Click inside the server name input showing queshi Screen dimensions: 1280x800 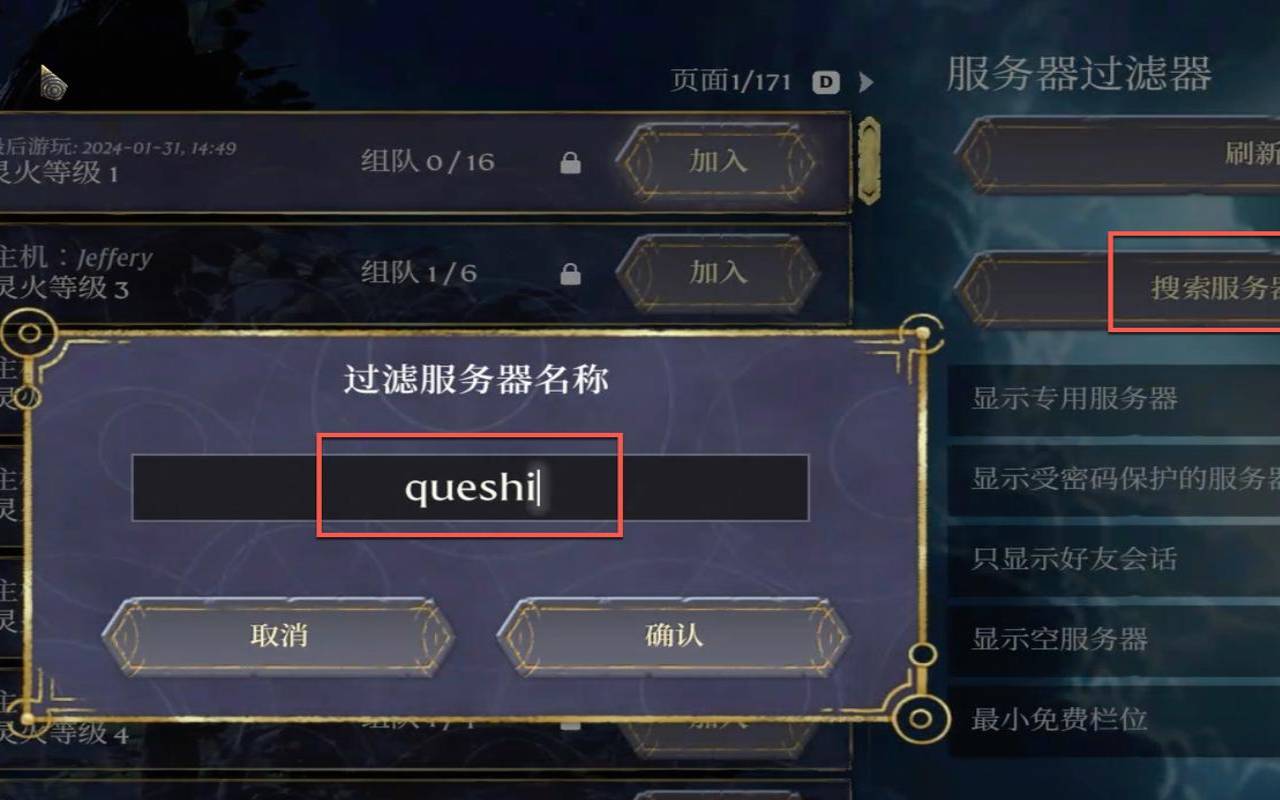tap(470, 487)
